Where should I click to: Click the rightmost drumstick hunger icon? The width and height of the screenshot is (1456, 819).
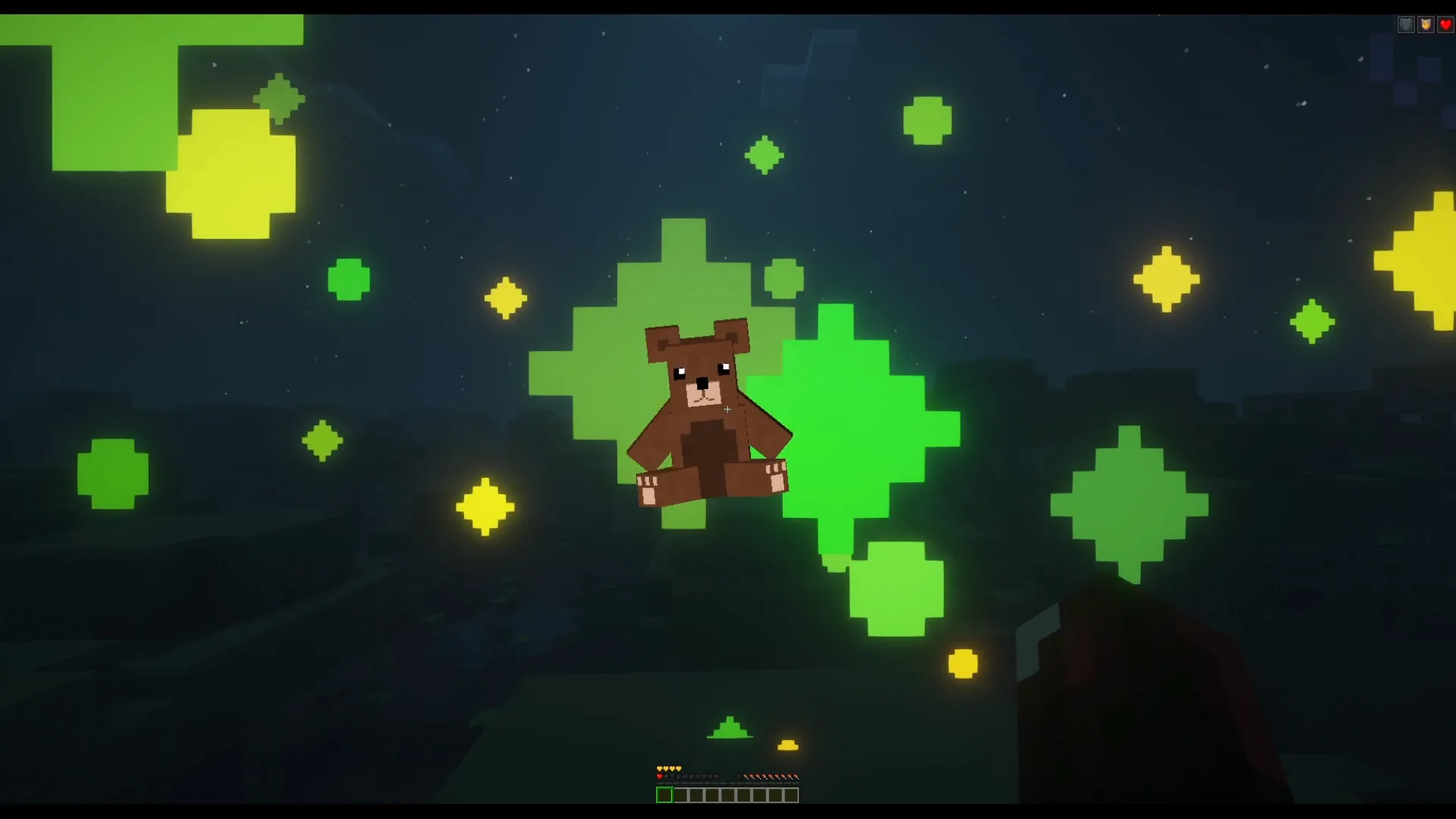[x=795, y=777]
